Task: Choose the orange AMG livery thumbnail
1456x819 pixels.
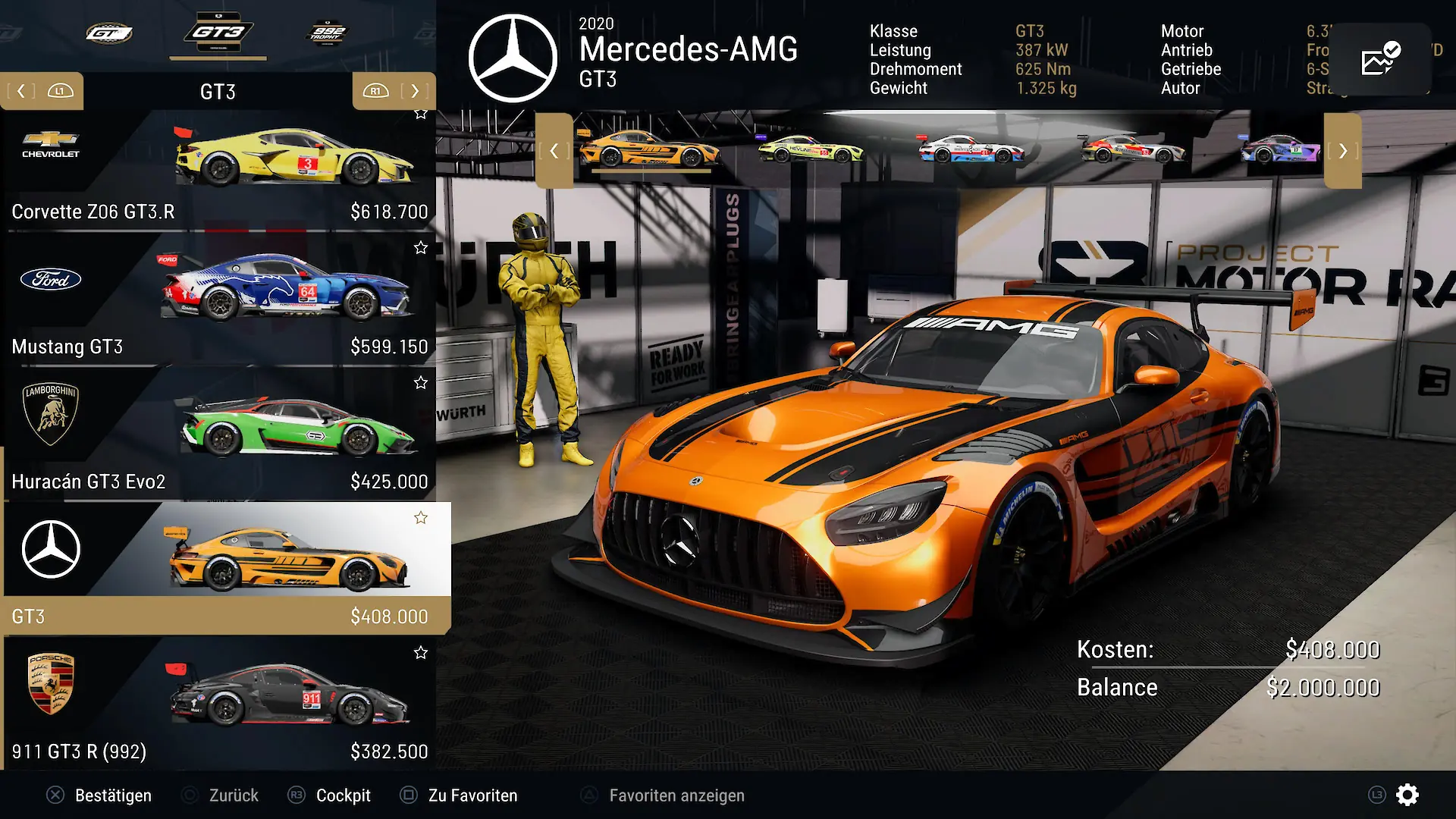Action: click(650, 149)
